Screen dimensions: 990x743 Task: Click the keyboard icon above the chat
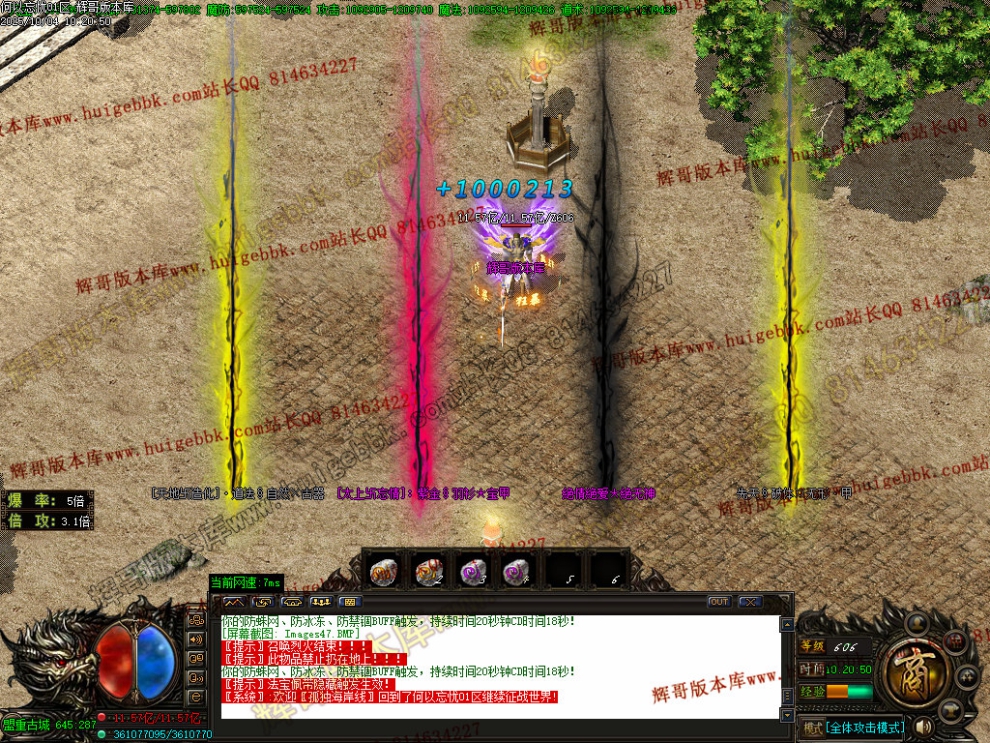[349, 602]
